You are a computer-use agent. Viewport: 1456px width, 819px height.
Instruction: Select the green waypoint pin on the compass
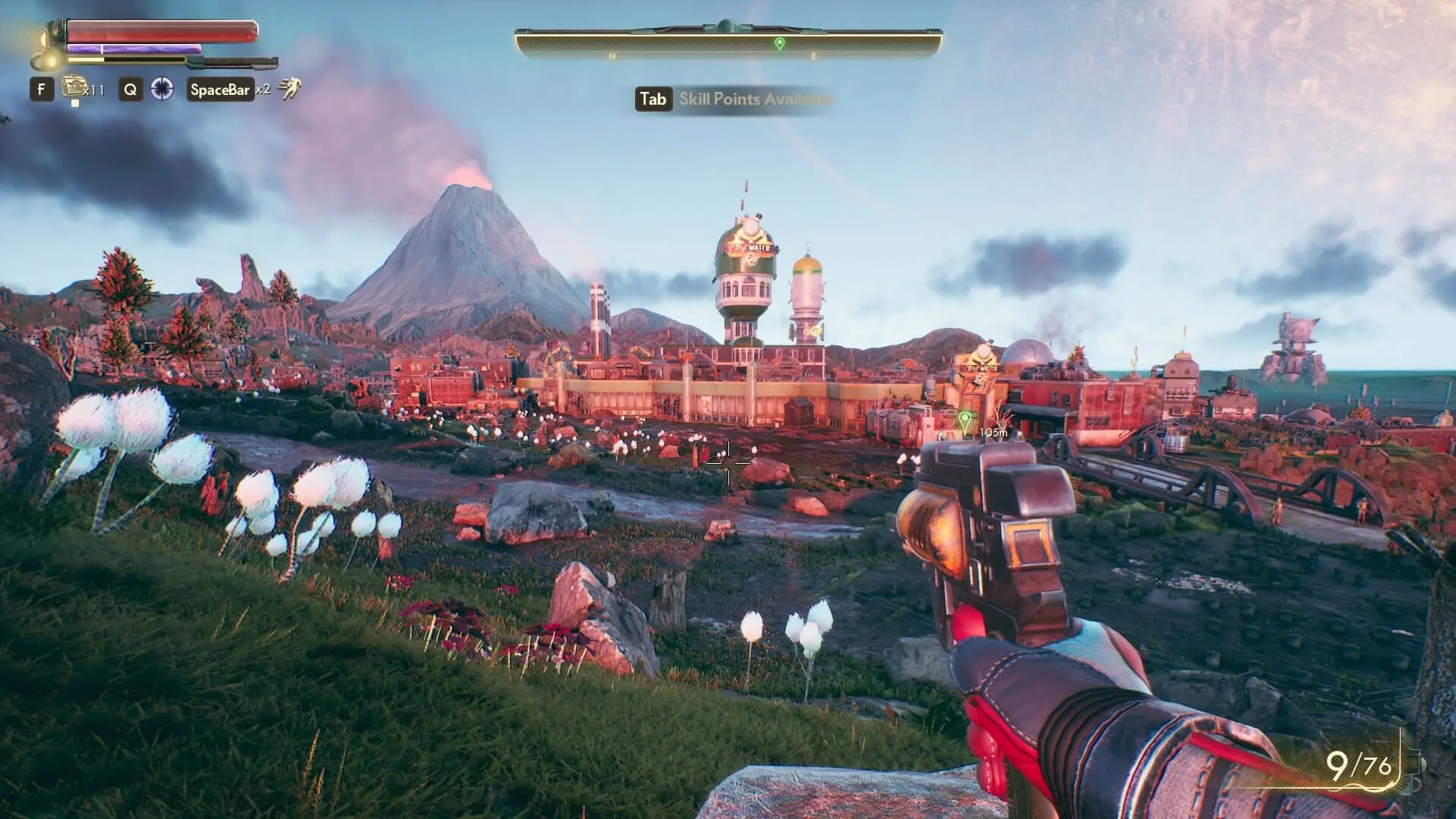(781, 43)
